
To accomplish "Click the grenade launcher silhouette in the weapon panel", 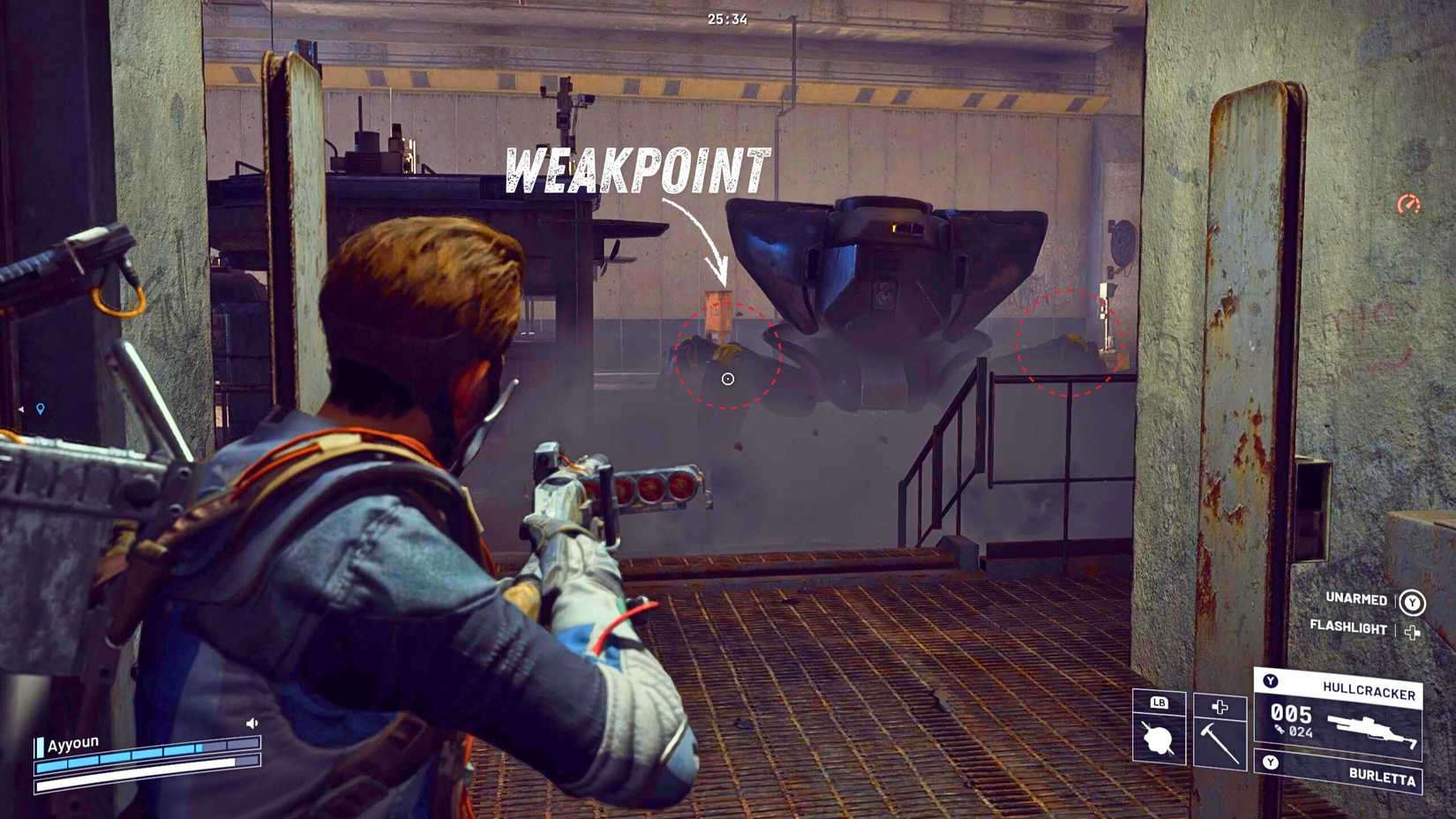I will pos(1372,730).
